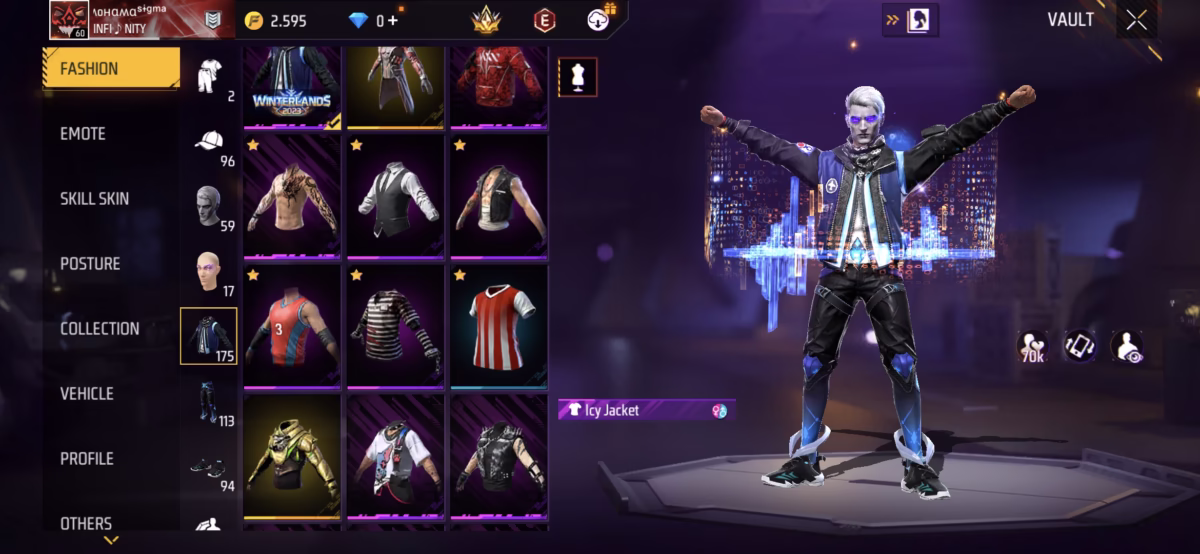Open the Skill Skin section
This screenshot has width=1200, height=554.
pos(94,199)
